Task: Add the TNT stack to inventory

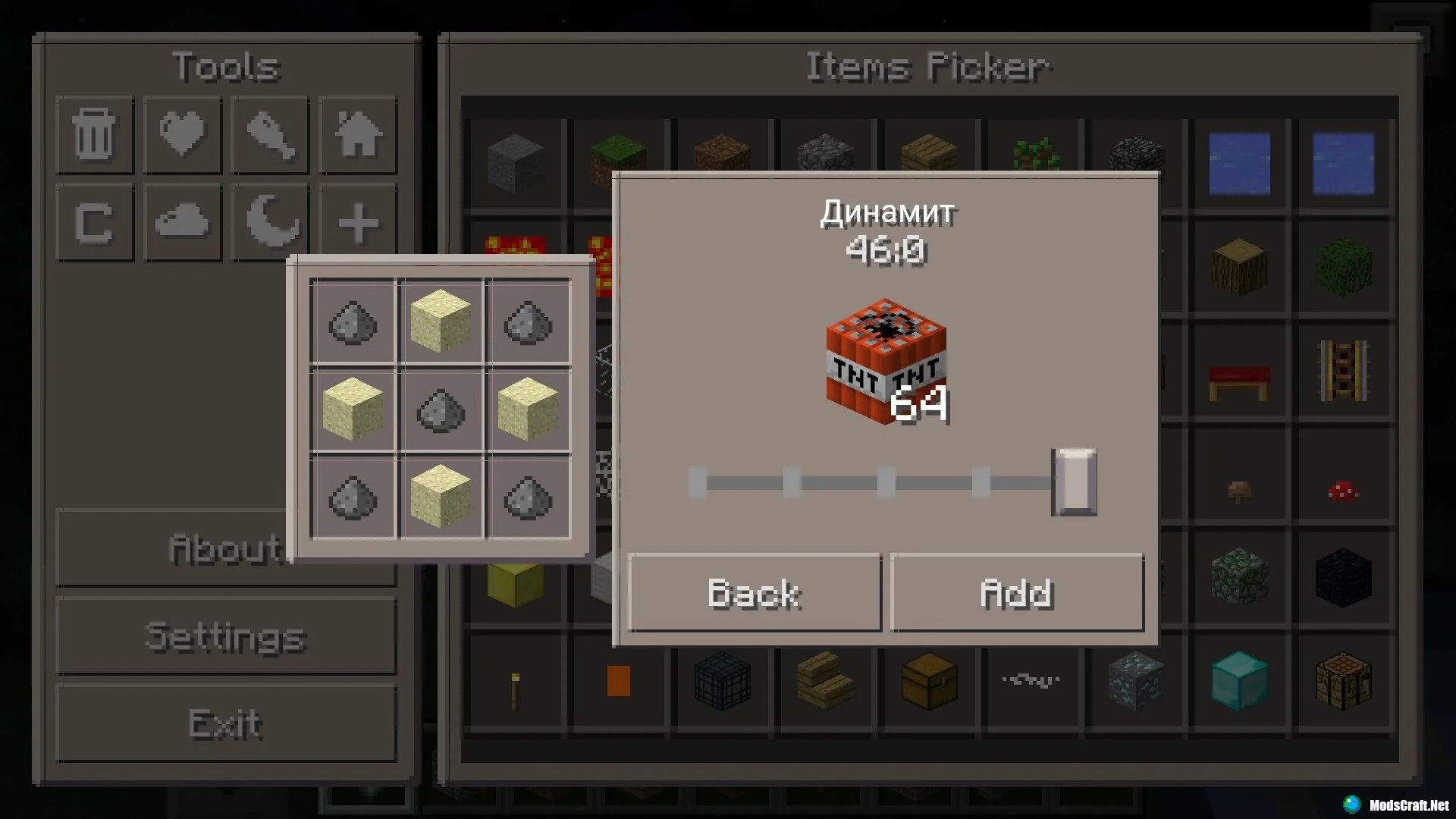Action: 1016,593
